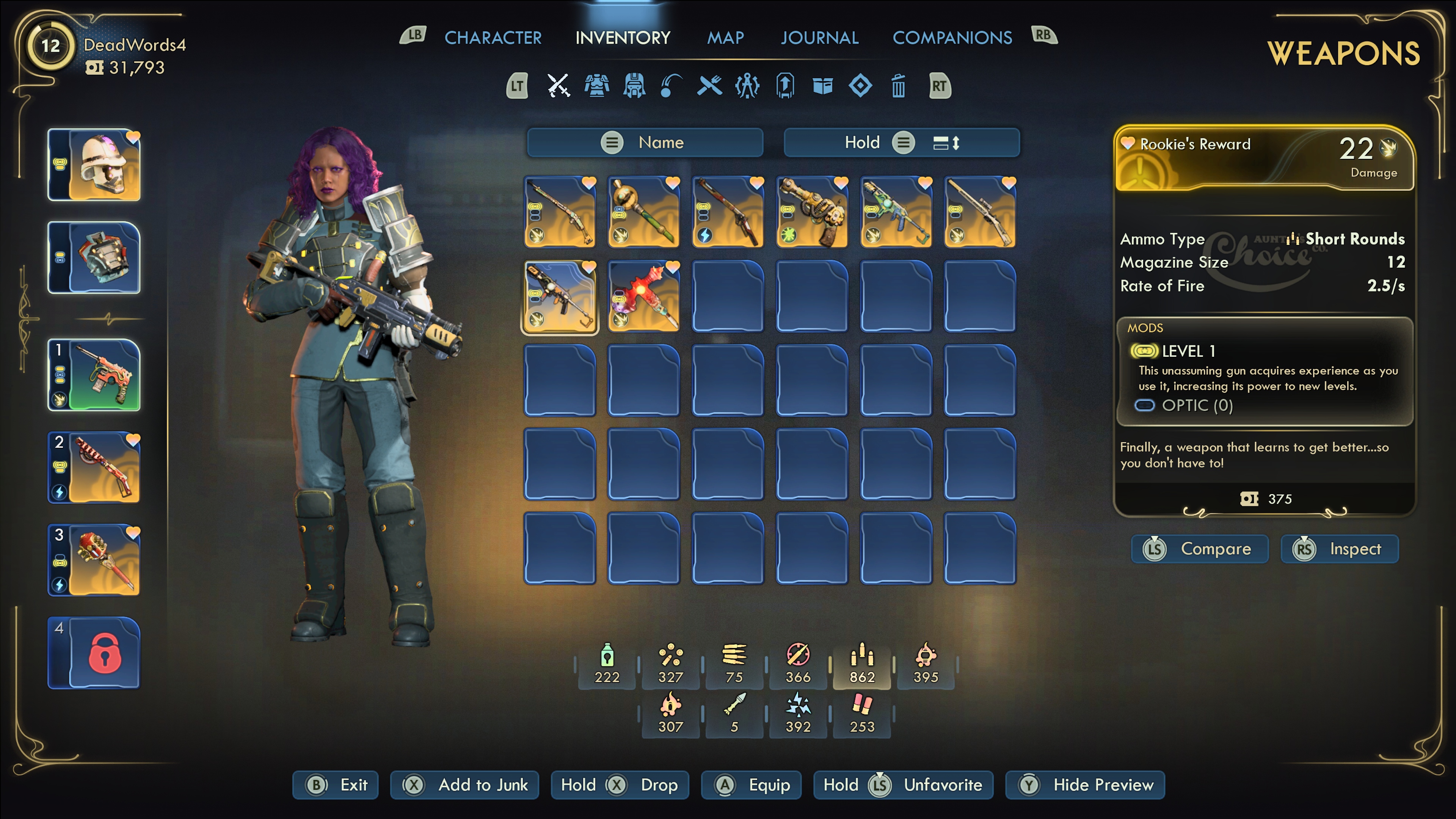Inspect the Rookie's Reward weapon

click(x=1340, y=549)
